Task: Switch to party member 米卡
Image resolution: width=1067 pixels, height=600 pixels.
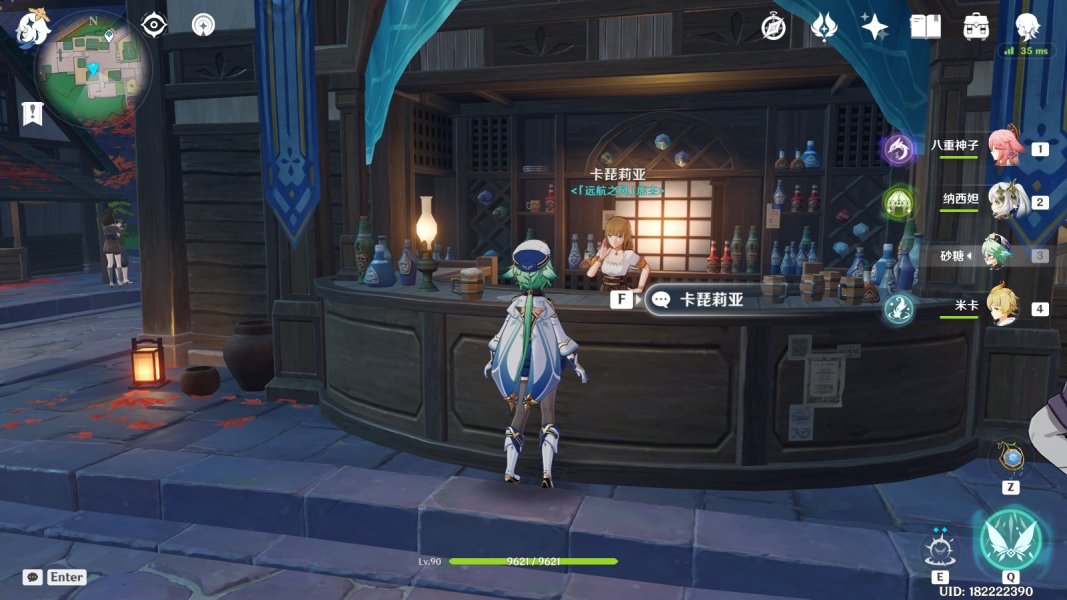Action: pos(1003,306)
